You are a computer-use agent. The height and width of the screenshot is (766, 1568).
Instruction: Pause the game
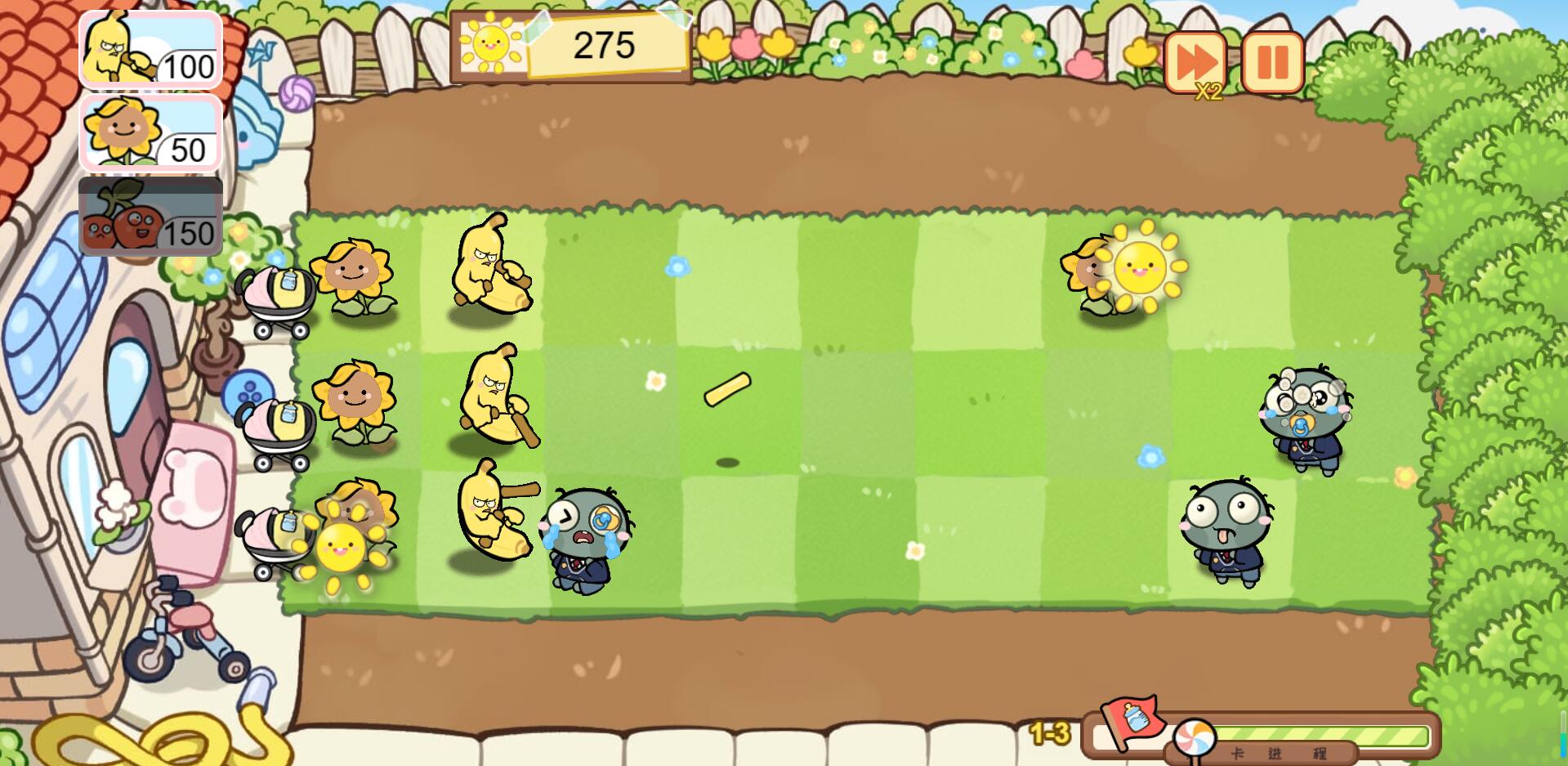[1272, 62]
